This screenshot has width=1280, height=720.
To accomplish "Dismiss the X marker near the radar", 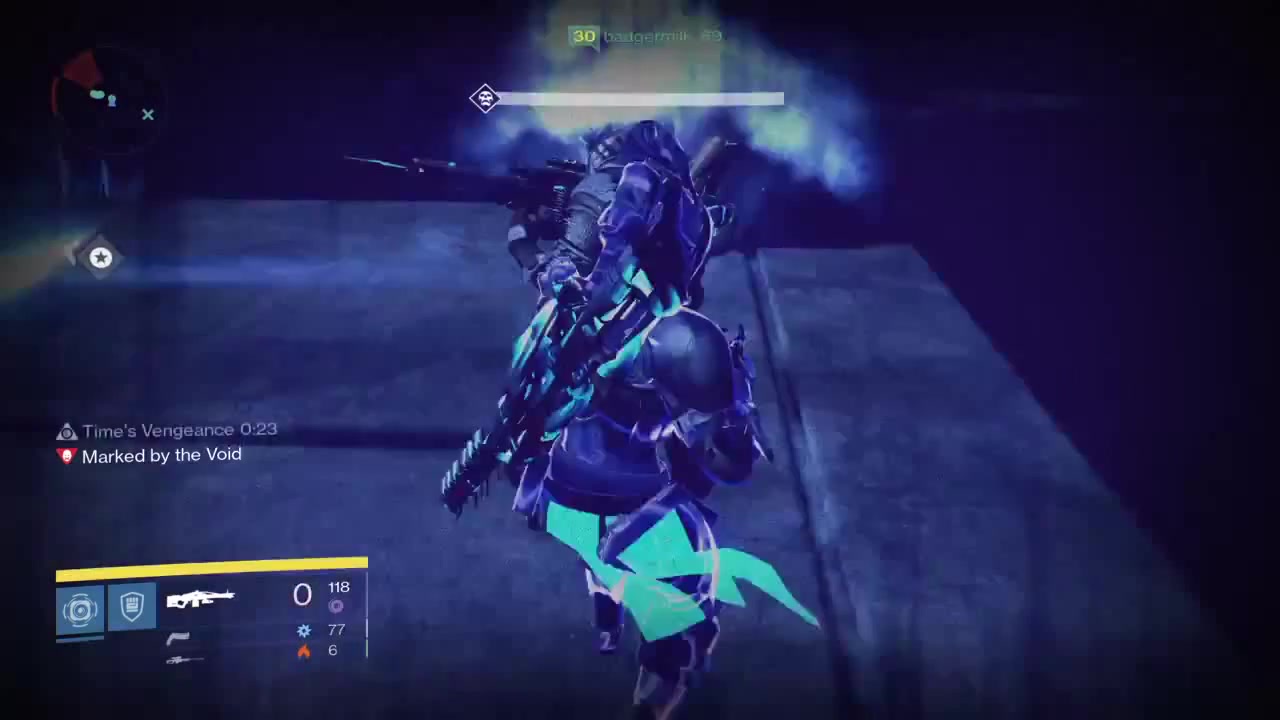I will click(147, 115).
